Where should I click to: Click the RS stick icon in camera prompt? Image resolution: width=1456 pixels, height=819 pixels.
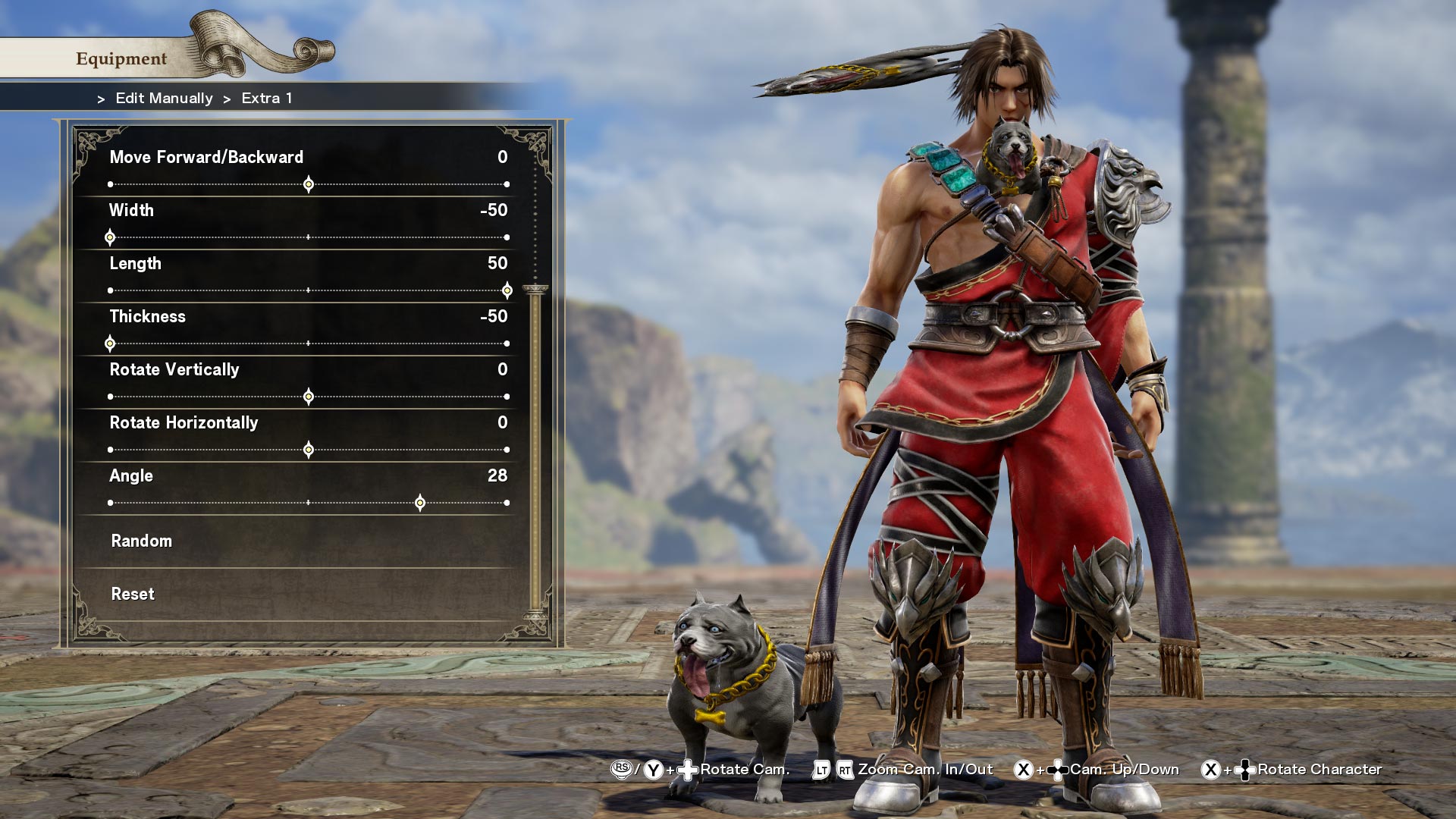click(623, 769)
